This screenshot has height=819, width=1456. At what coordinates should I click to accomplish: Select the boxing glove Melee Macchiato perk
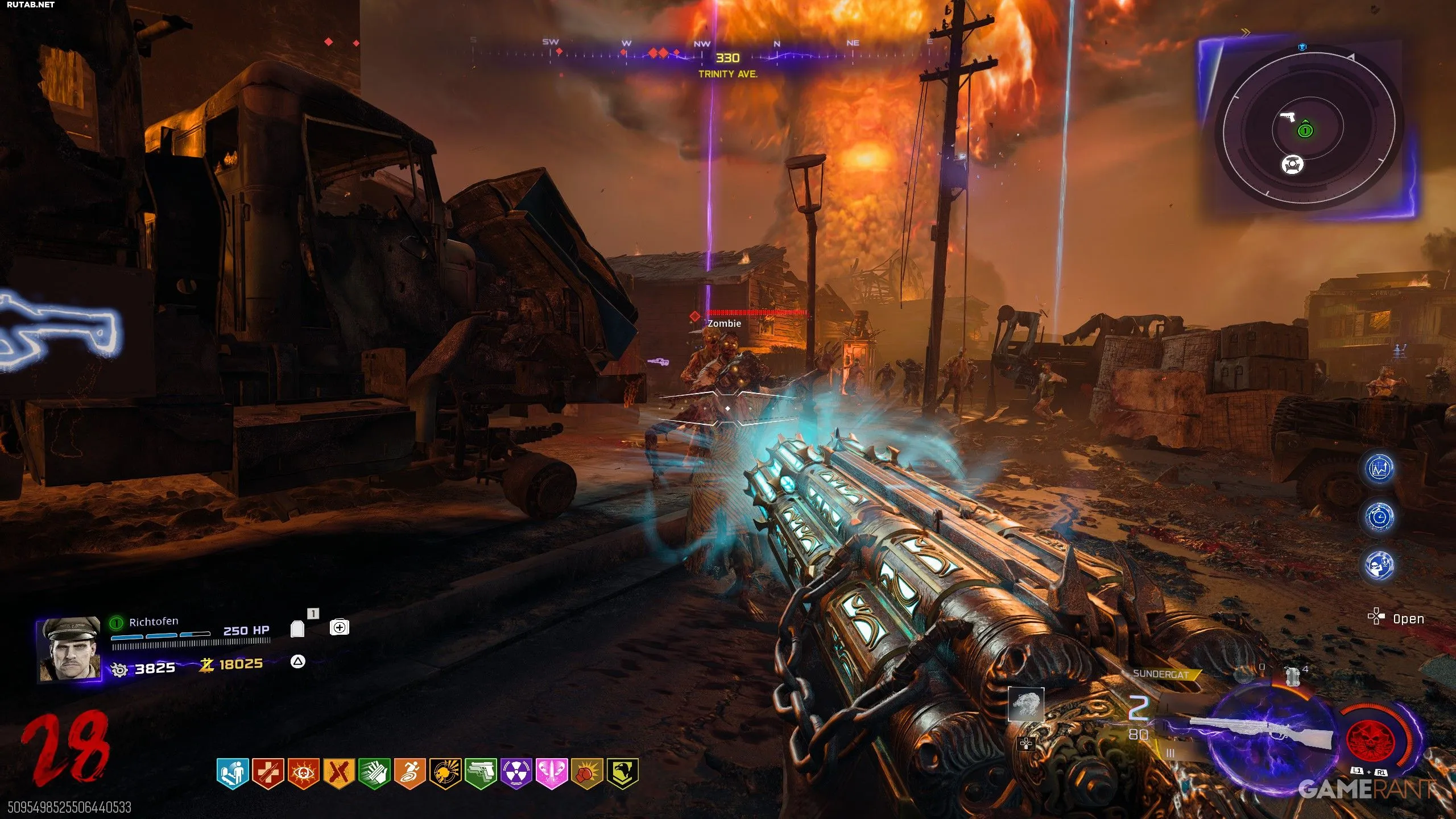(587, 773)
